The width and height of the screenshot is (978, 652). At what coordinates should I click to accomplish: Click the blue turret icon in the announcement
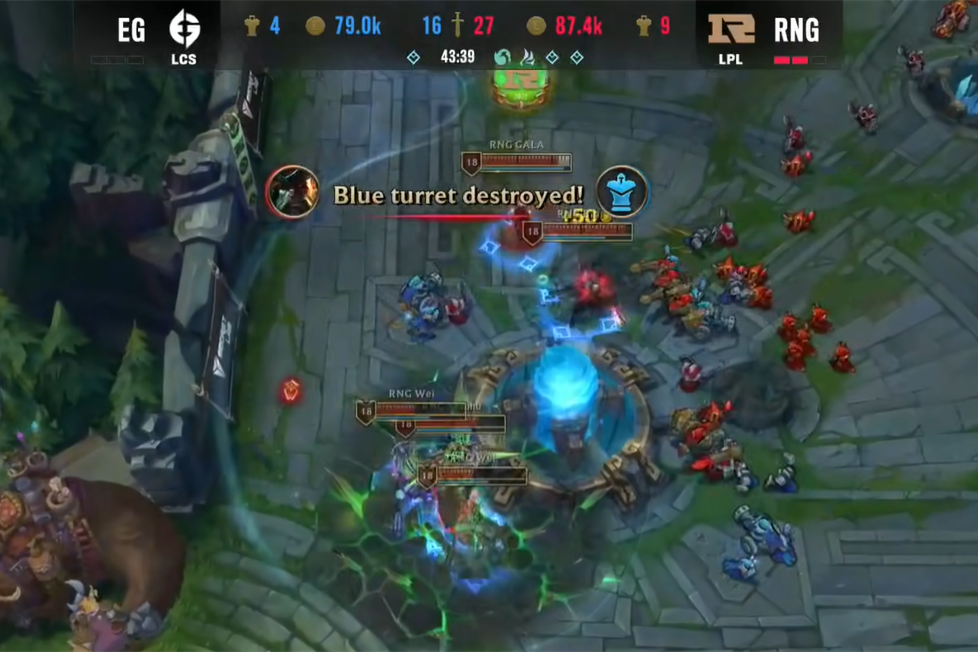(x=622, y=192)
